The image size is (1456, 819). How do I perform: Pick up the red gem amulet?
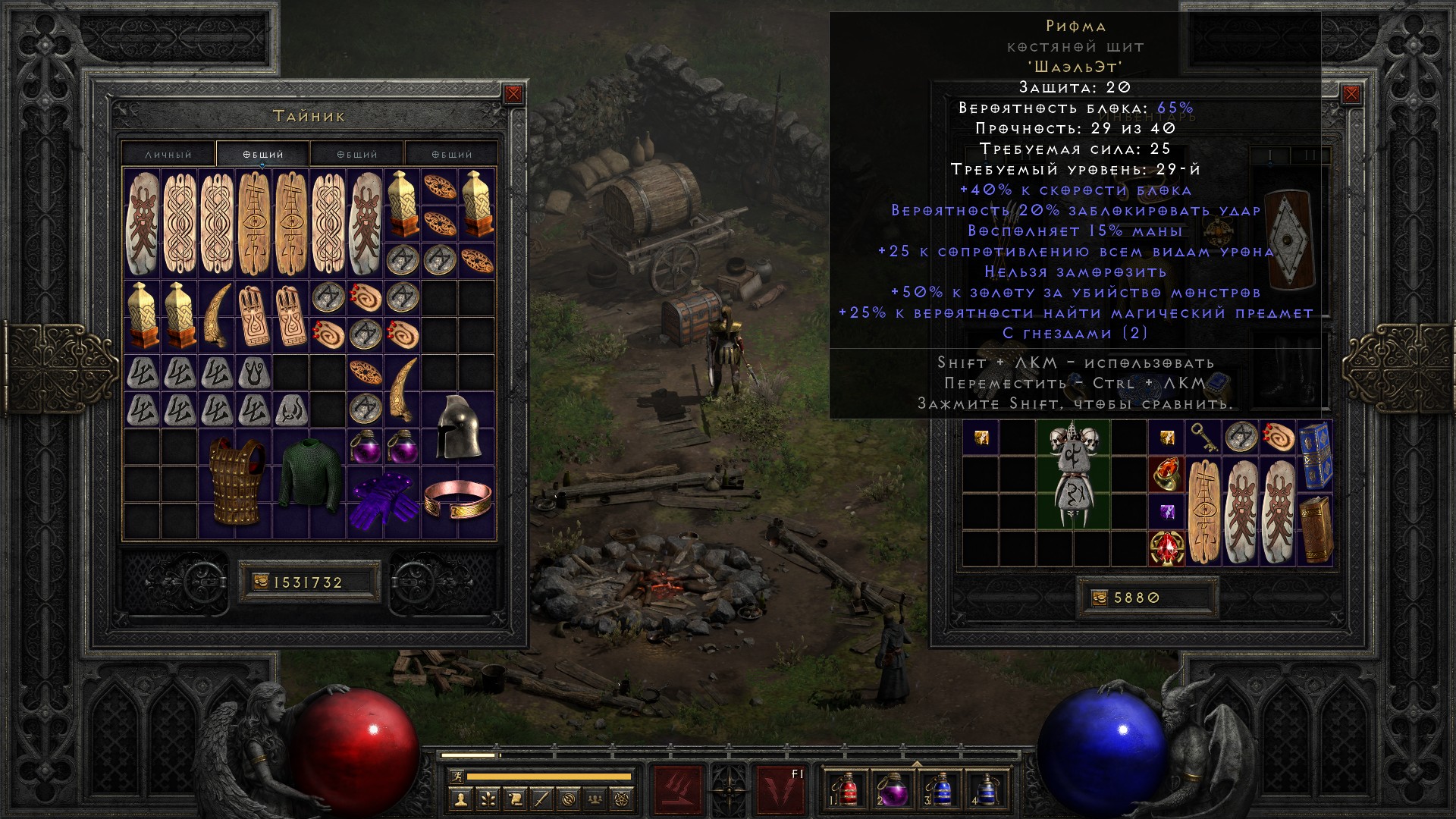pyautogui.click(x=1166, y=548)
